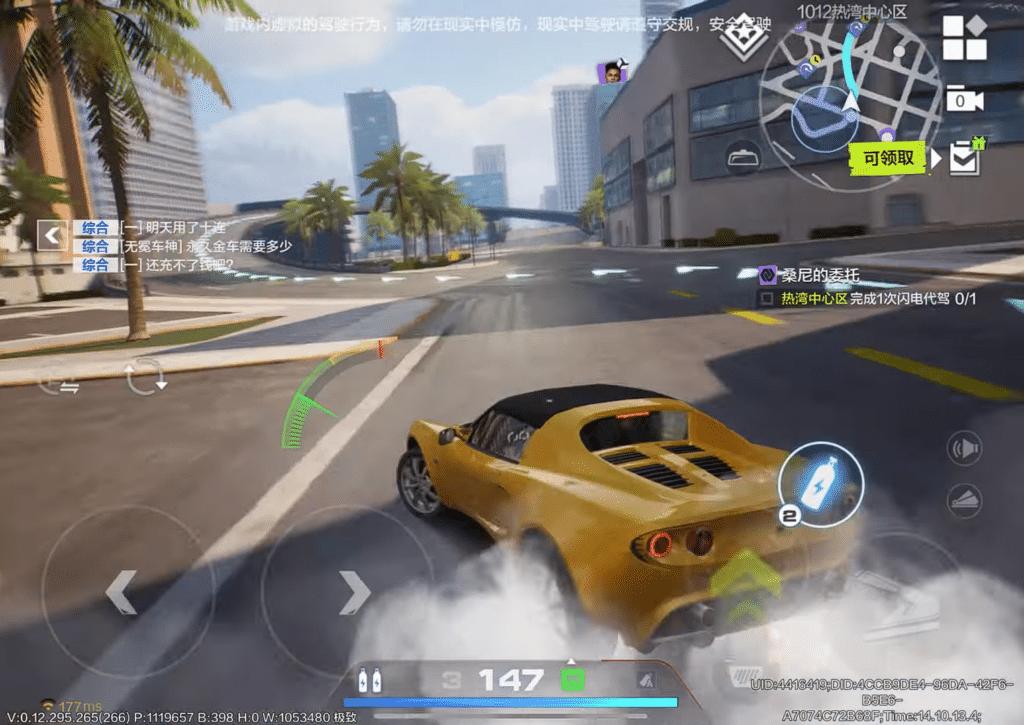The width and height of the screenshot is (1024, 725).
Task: Tap the car rearview mirror icon
Action: (743, 157)
